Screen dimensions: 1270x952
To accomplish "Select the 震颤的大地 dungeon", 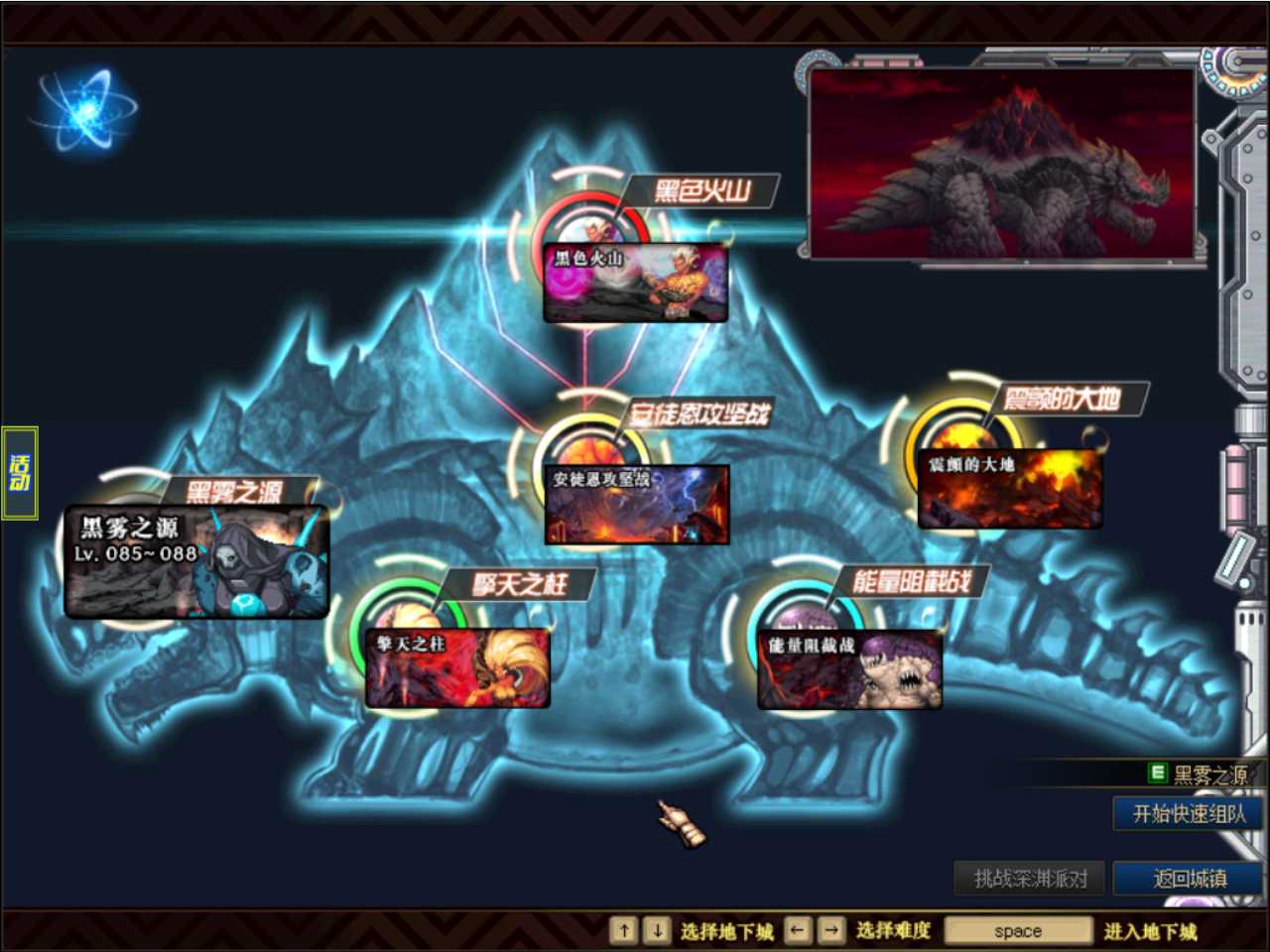I will tap(1009, 489).
